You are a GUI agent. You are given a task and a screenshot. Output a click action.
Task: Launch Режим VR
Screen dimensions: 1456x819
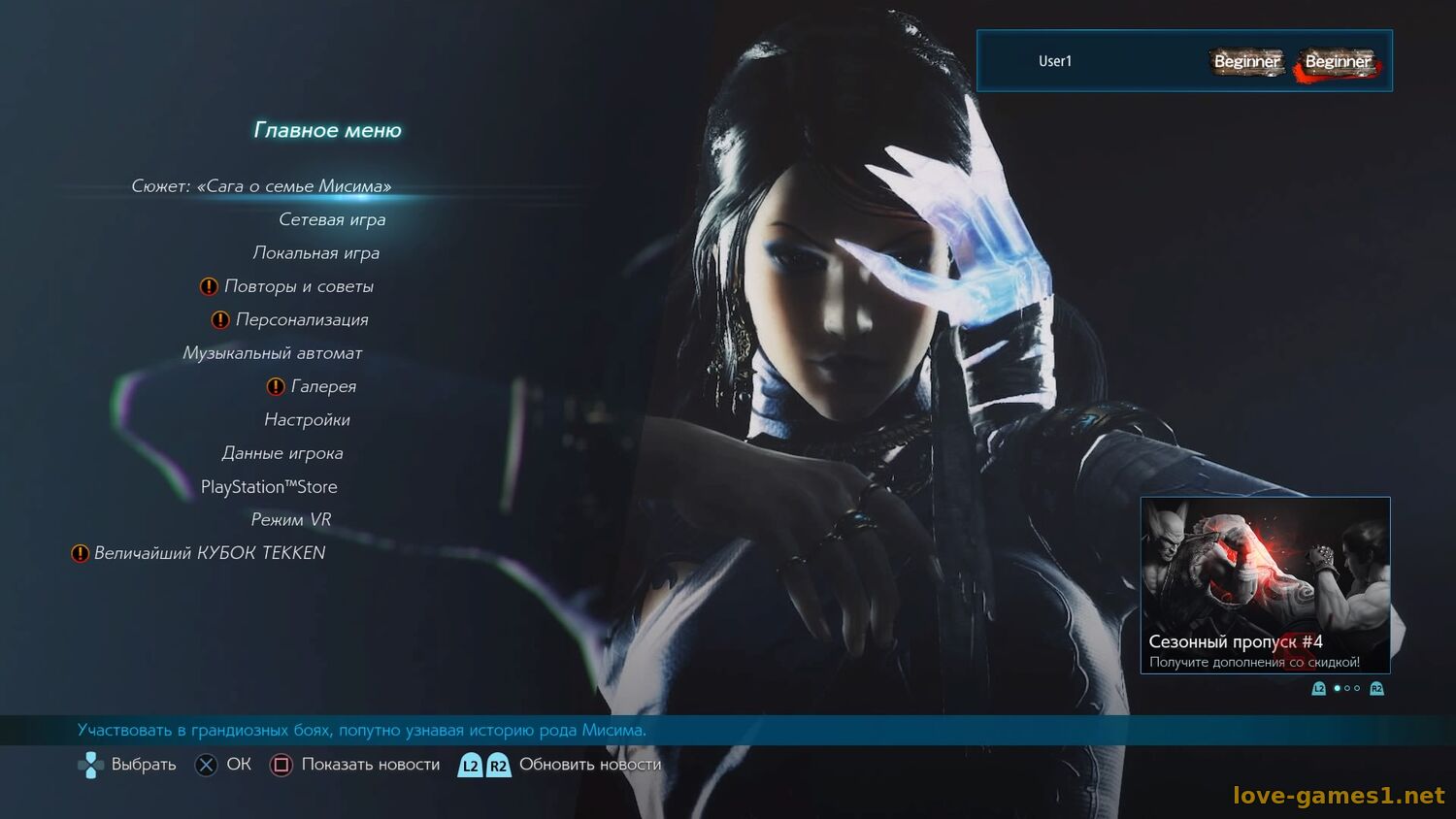pyautogui.click(x=290, y=520)
